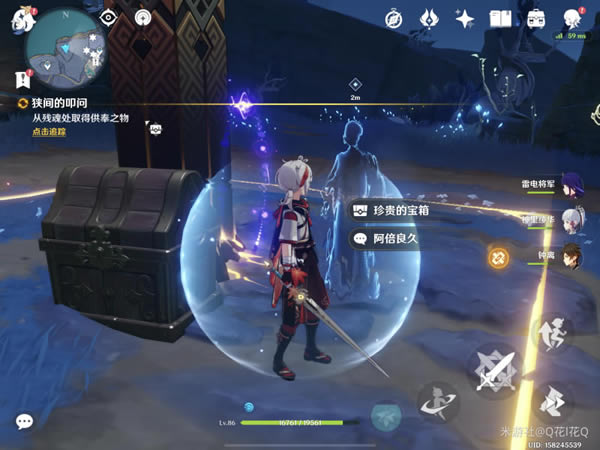Toggle the eye-shaped view icon
Image resolution: width=600 pixels, height=450 pixels.
click(109, 18)
